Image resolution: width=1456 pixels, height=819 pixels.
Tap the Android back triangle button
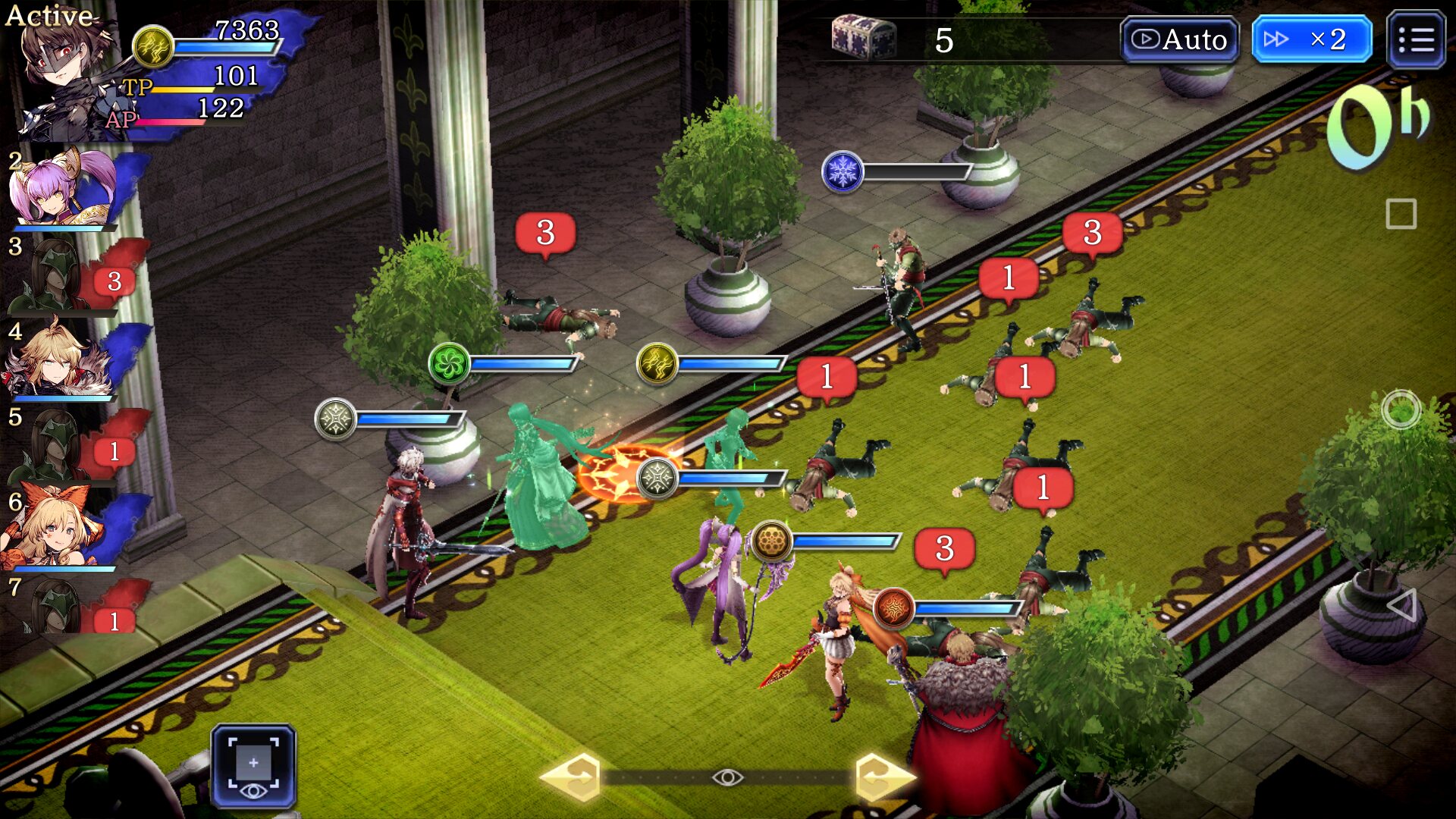click(1401, 604)
